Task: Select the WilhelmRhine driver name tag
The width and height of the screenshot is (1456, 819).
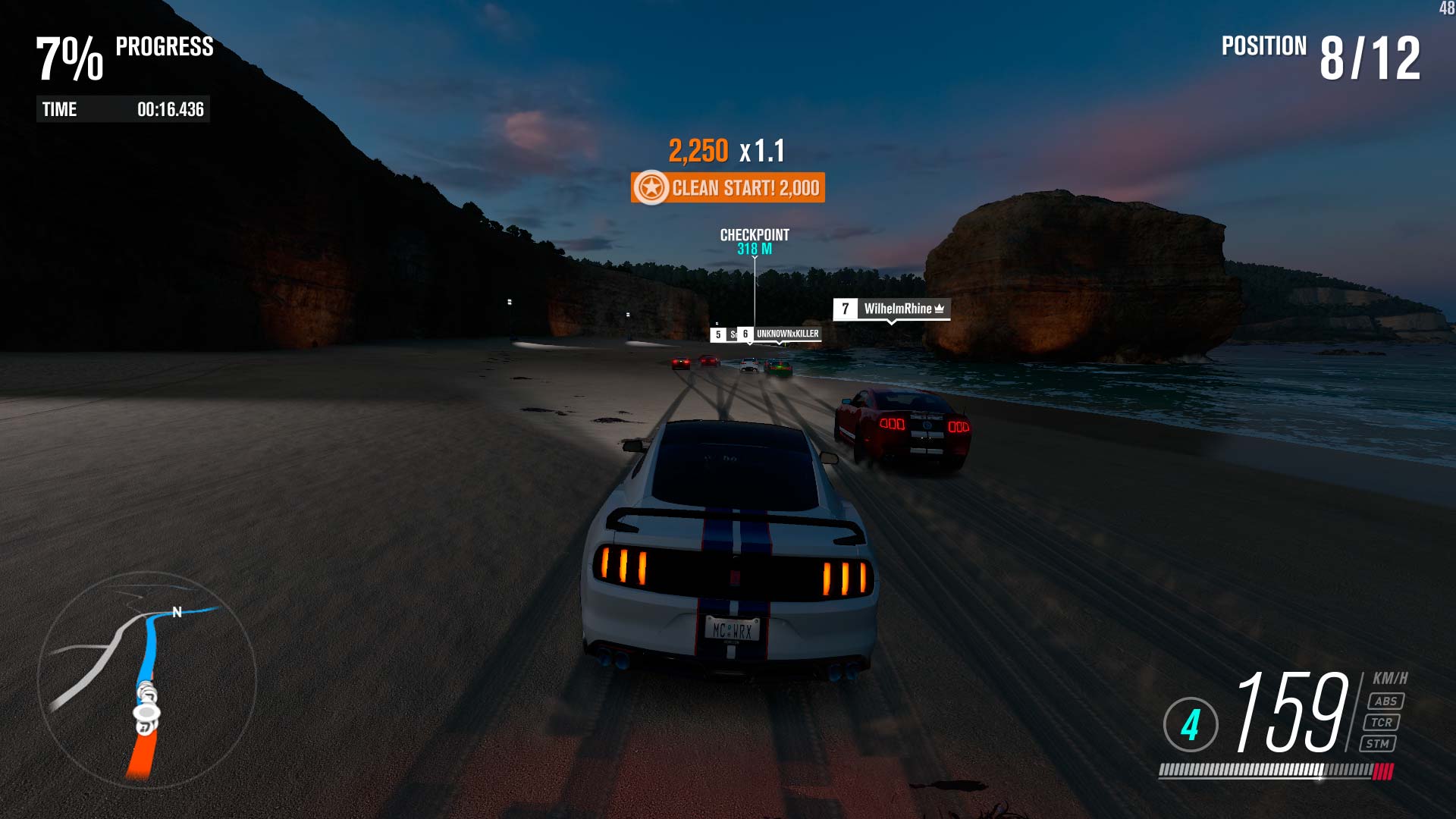Action: tap(892, 309)
